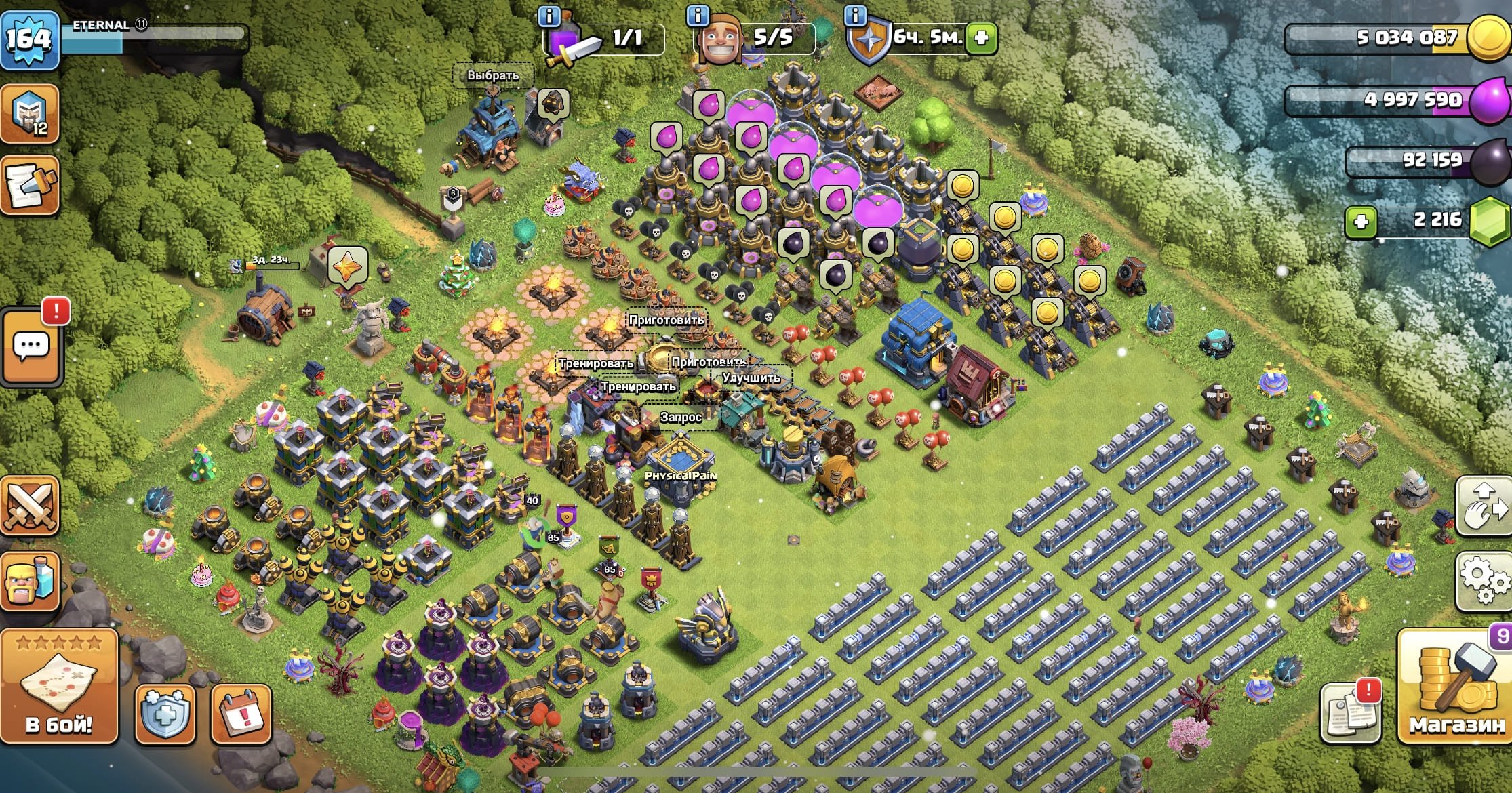Open the player level 164 profile badge
The width and height of the screenshot is (1512, 793).
pyautogui.click(x=30, y=39)
